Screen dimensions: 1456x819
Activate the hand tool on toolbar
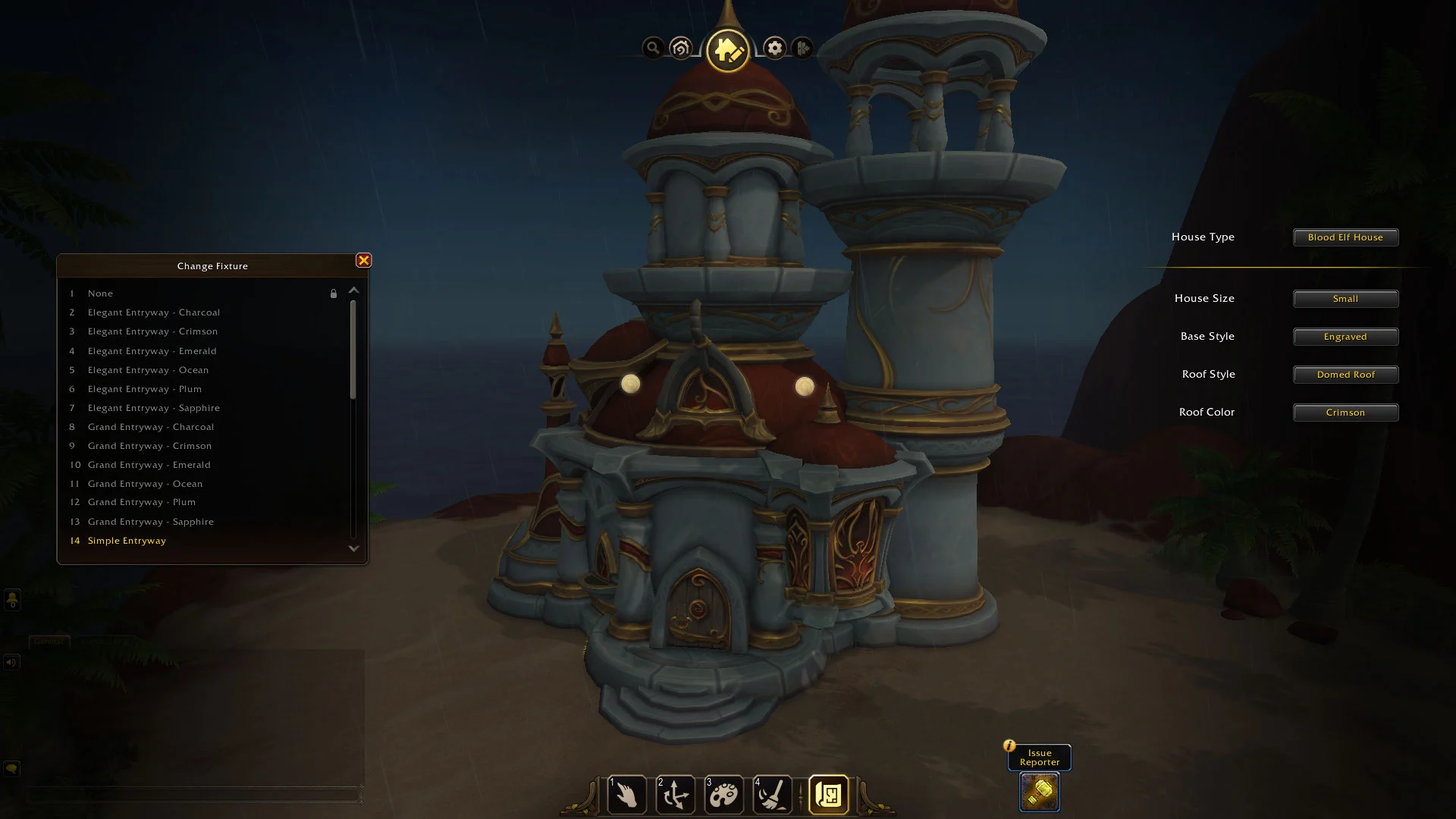click(626, 795)
